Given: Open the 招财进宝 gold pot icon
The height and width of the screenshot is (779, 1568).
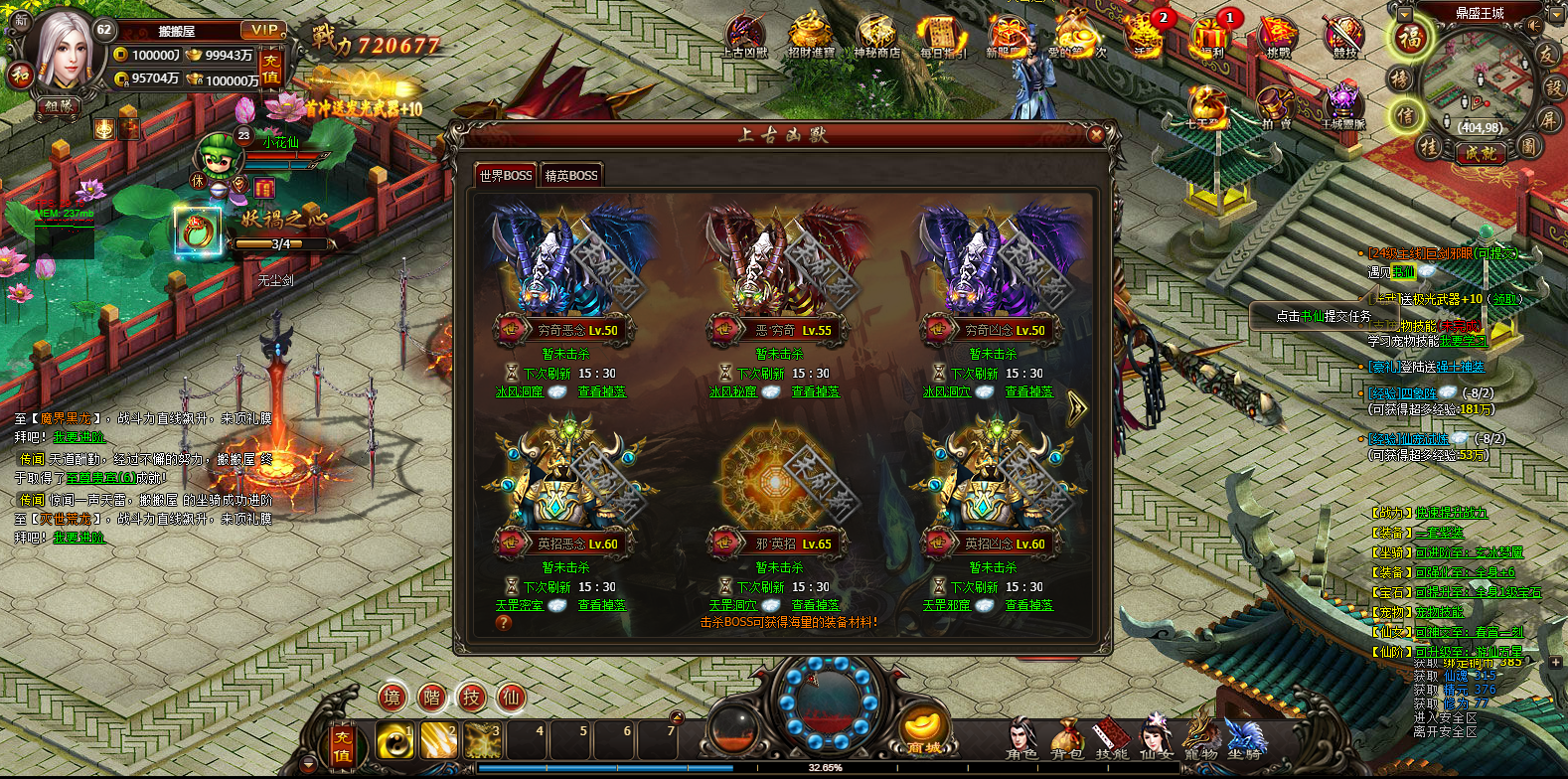Looking at the screenshot, I should pyautogui.click(x=811, y=37).
